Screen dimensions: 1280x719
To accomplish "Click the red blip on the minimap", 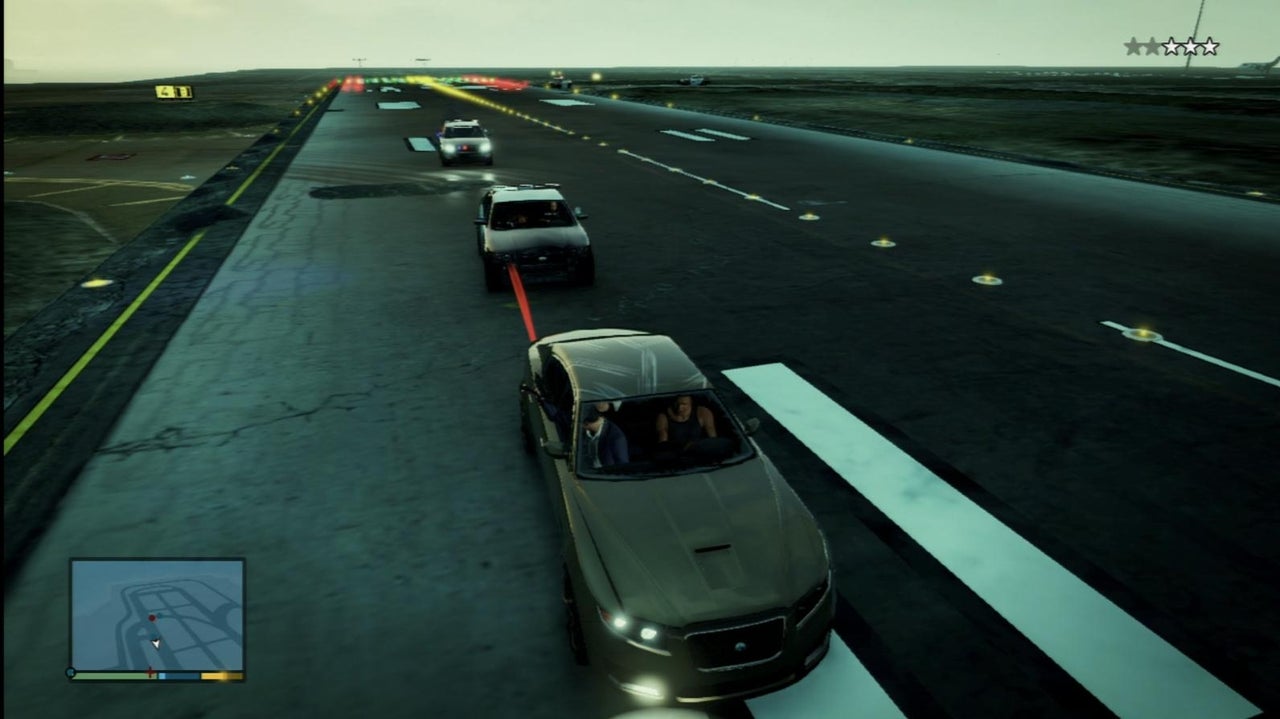I will click(x=151, y=618).
